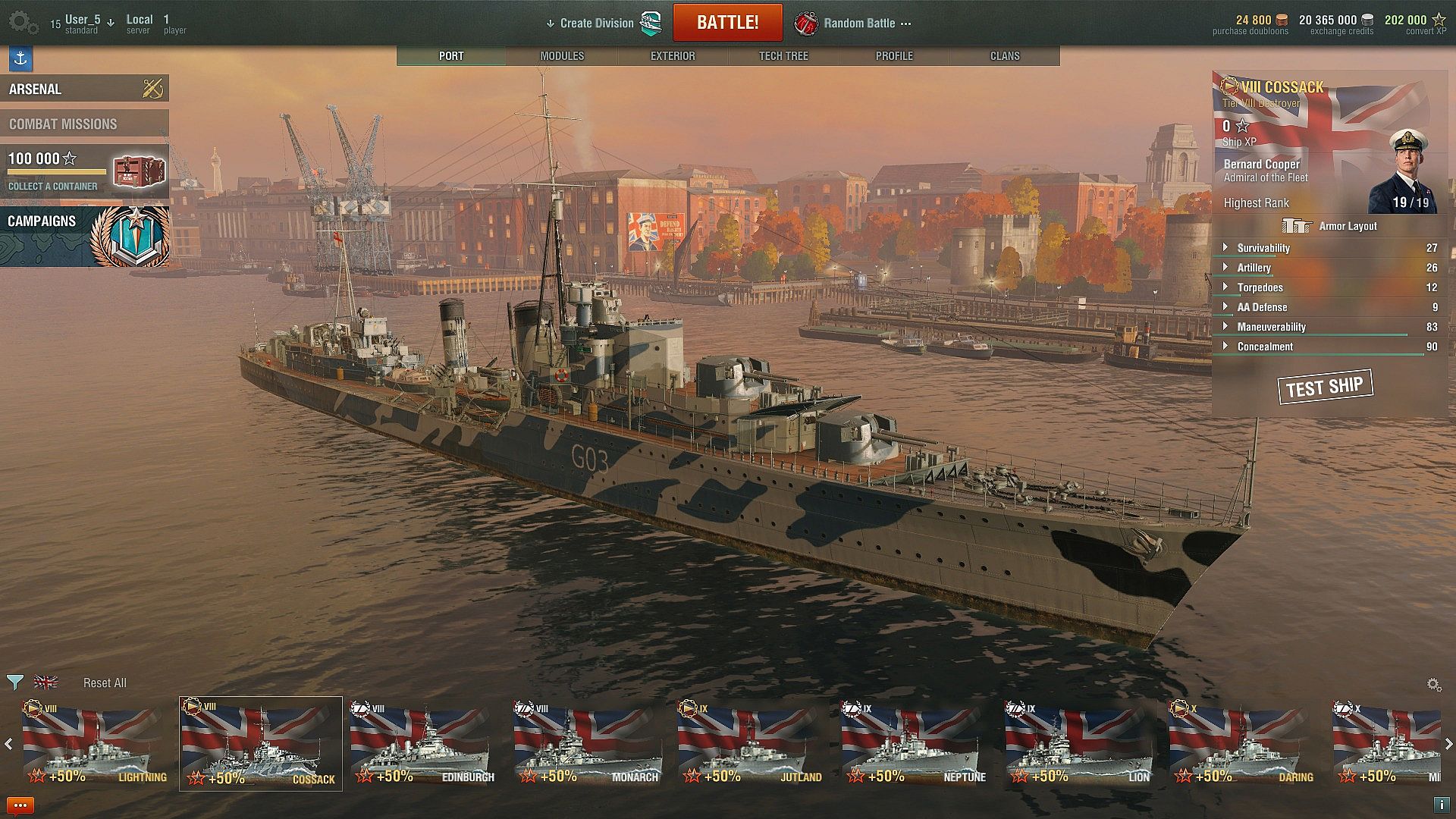
Task: Open the orange chat button
Action: click(x=20, y=805)
